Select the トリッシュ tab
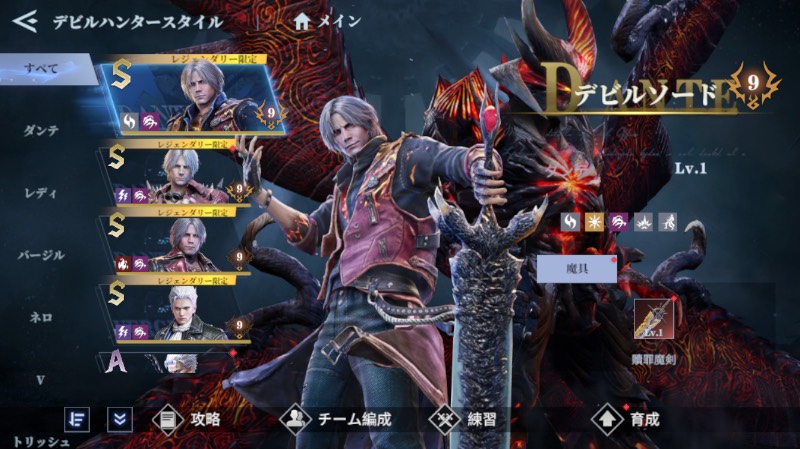This screenshot has height=449, width=800. [x=42, y=439]
